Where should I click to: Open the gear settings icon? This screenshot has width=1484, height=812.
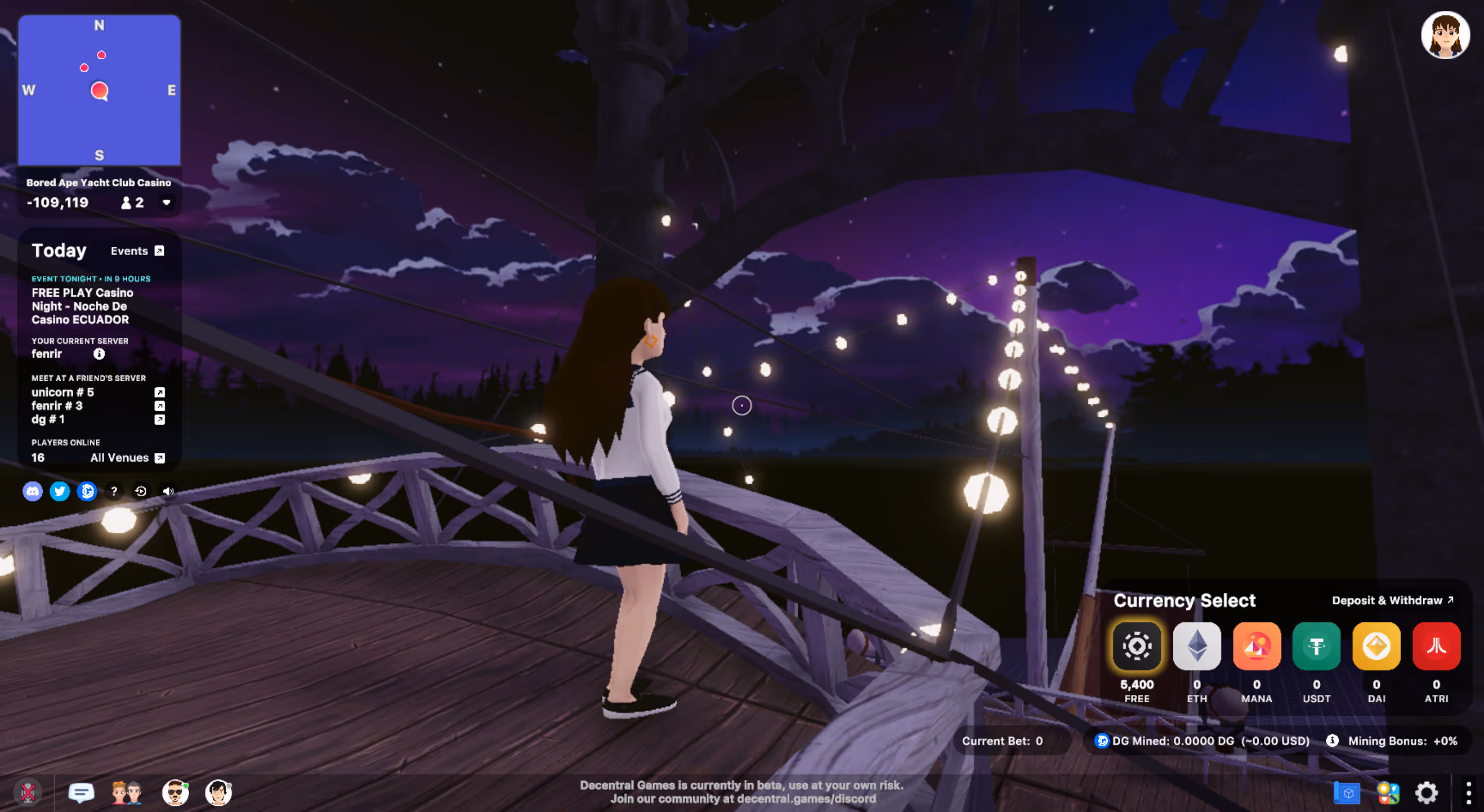pyautogui.click(x=1426, y=793)
